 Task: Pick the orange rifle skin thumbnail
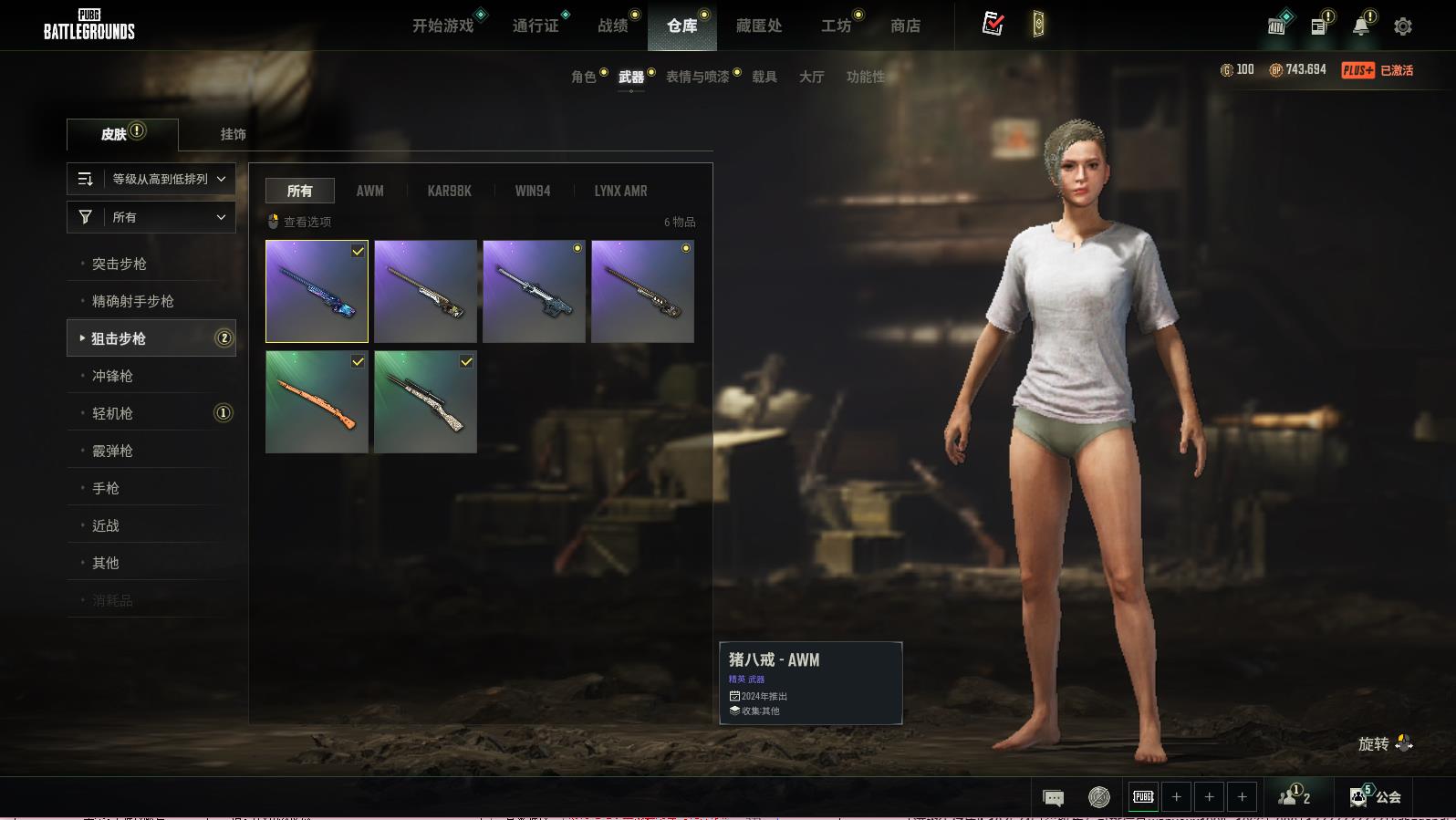click(x=317, y=401)
